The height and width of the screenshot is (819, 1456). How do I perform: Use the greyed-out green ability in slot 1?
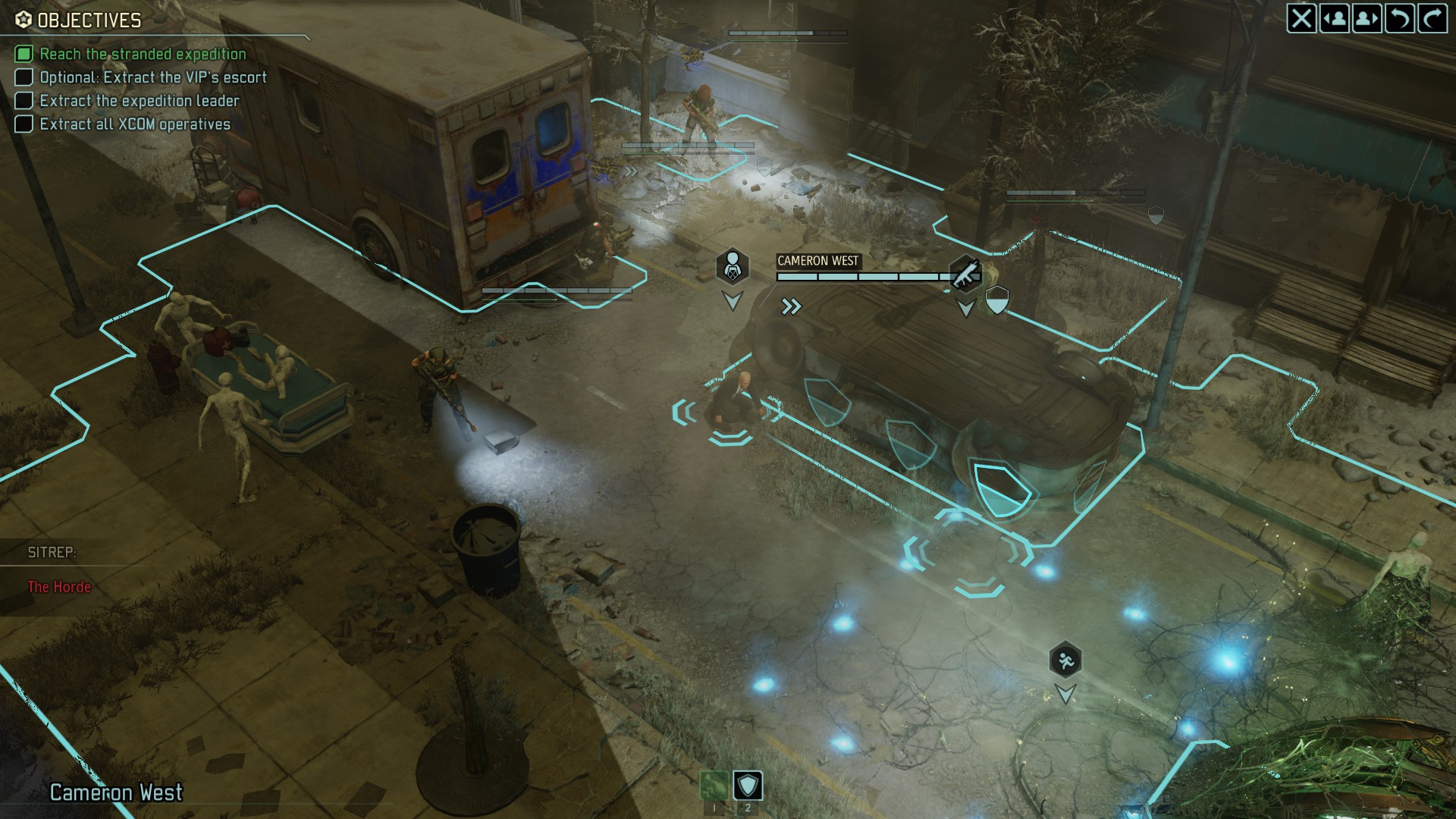[x=714, y=786]
